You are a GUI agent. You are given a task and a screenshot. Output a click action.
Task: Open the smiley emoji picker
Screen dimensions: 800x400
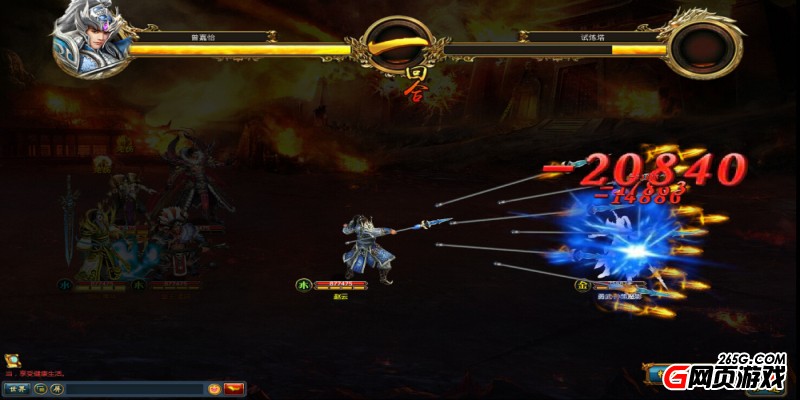coord(214,388)
